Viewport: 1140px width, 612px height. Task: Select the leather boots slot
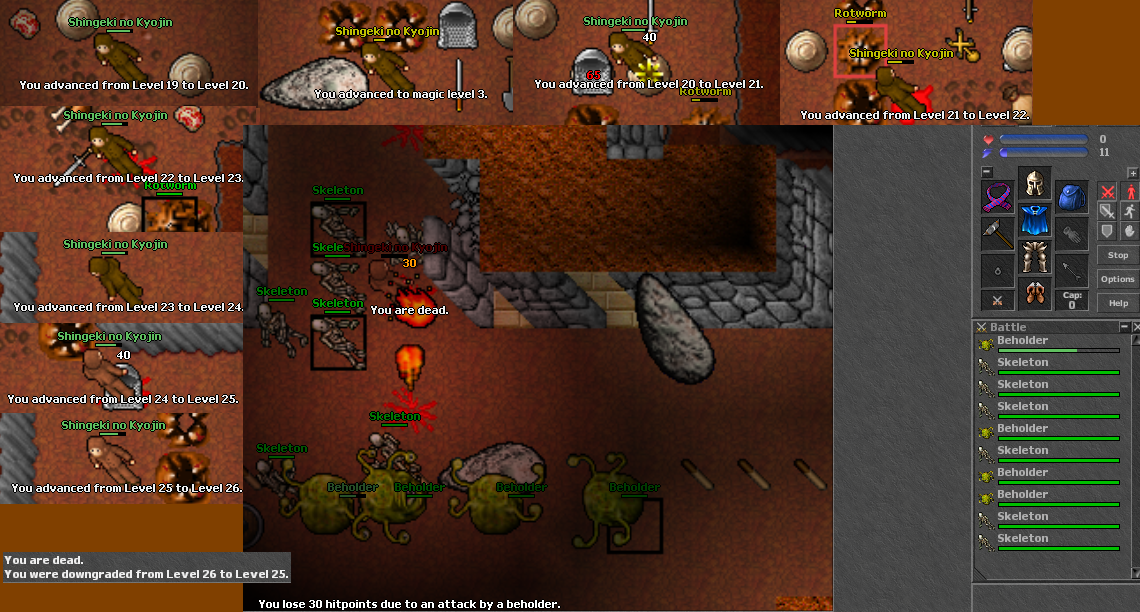click(1034, 294)
